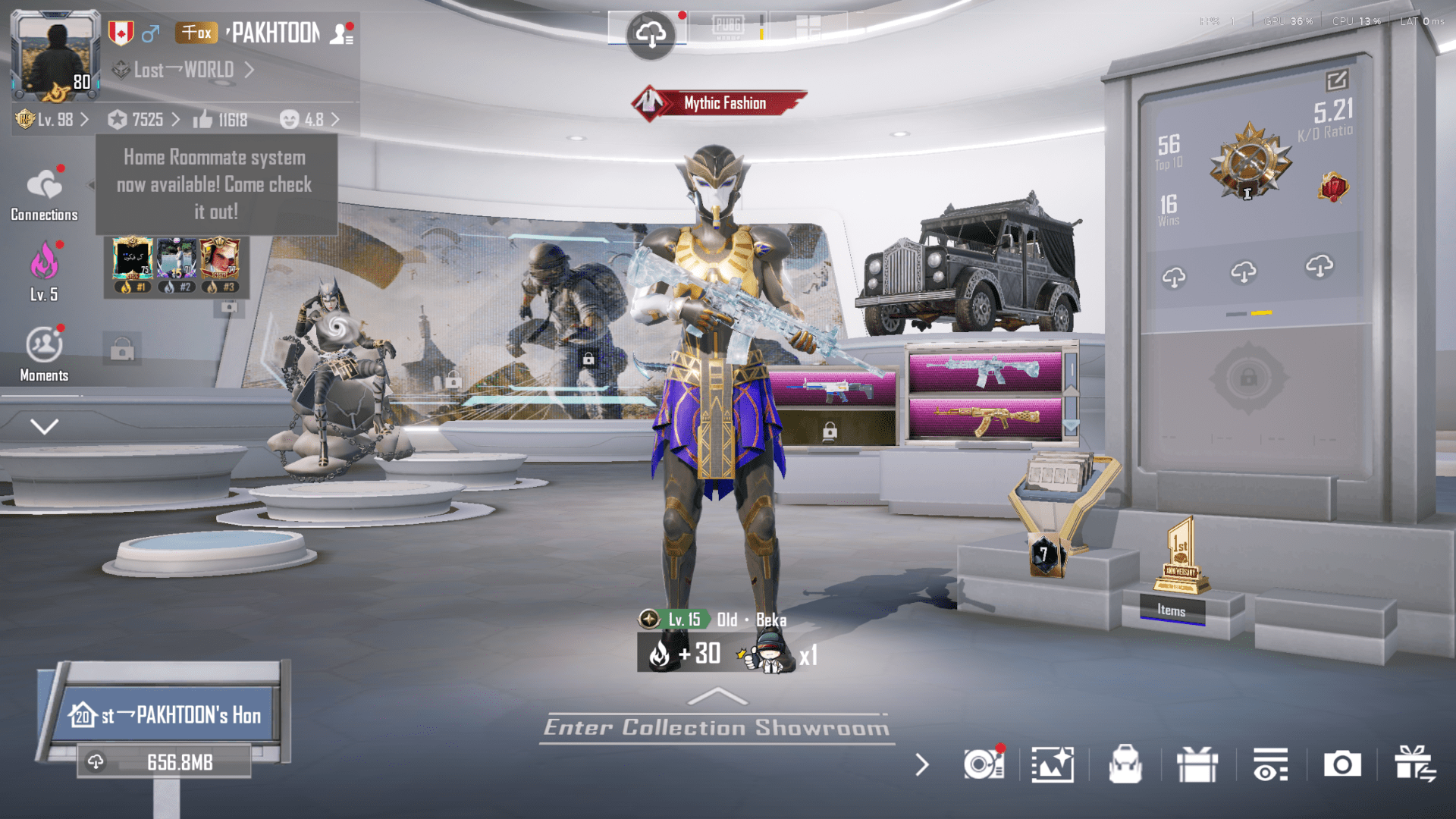Image resolution: width=1456 pixels, height=819 pixels.
Task: Open the gift box rewards icon
Action: pyautogui.click(x=1197, y=765)
